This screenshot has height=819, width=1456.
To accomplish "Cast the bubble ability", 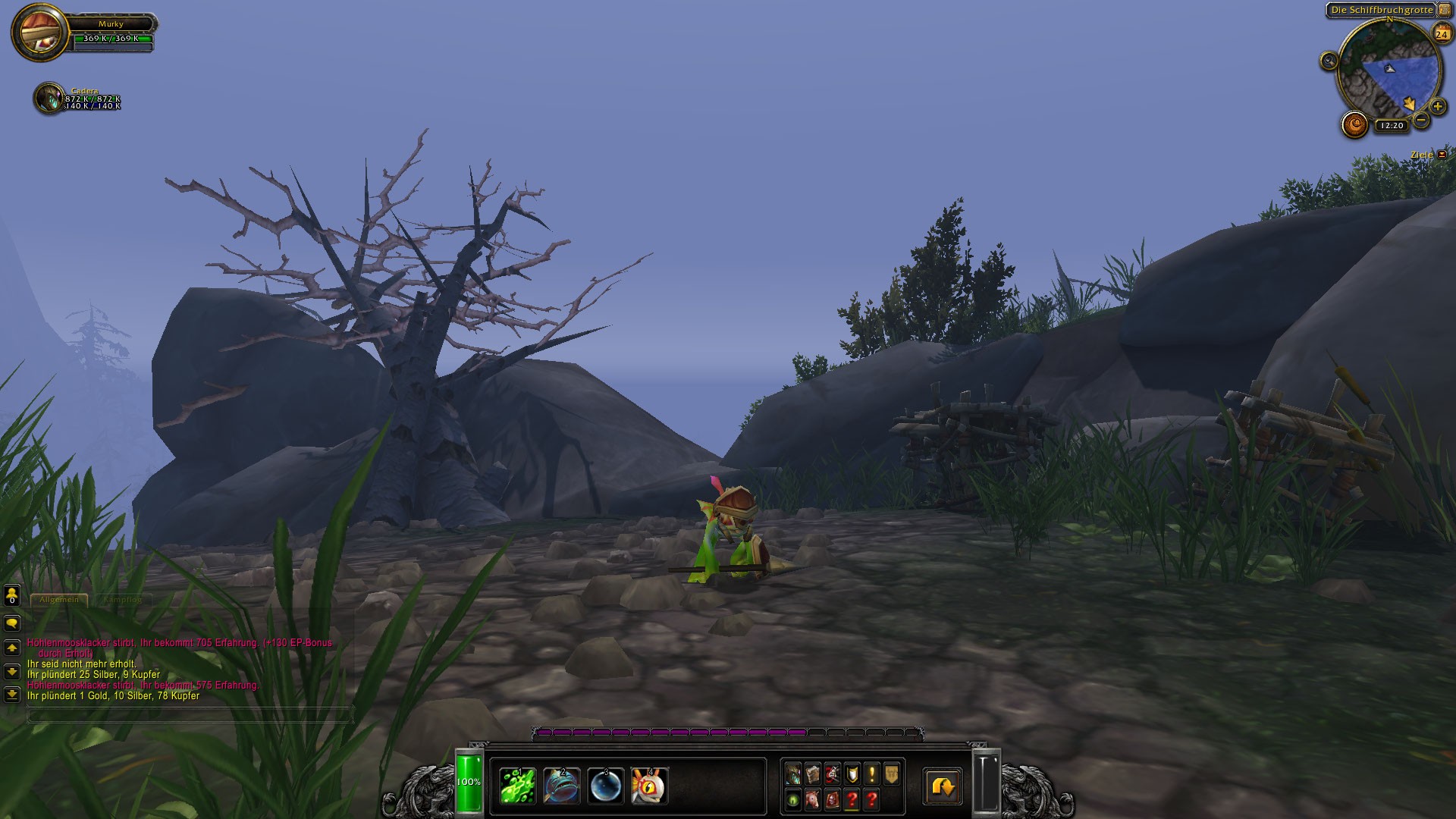I will (606, 785).
